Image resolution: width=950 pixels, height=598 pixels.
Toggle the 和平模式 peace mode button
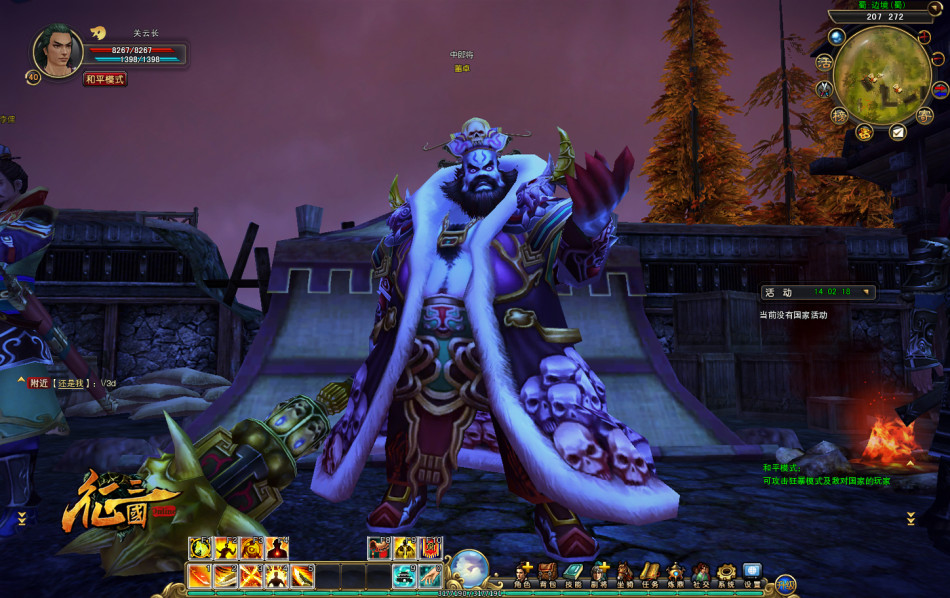point(105,79)
